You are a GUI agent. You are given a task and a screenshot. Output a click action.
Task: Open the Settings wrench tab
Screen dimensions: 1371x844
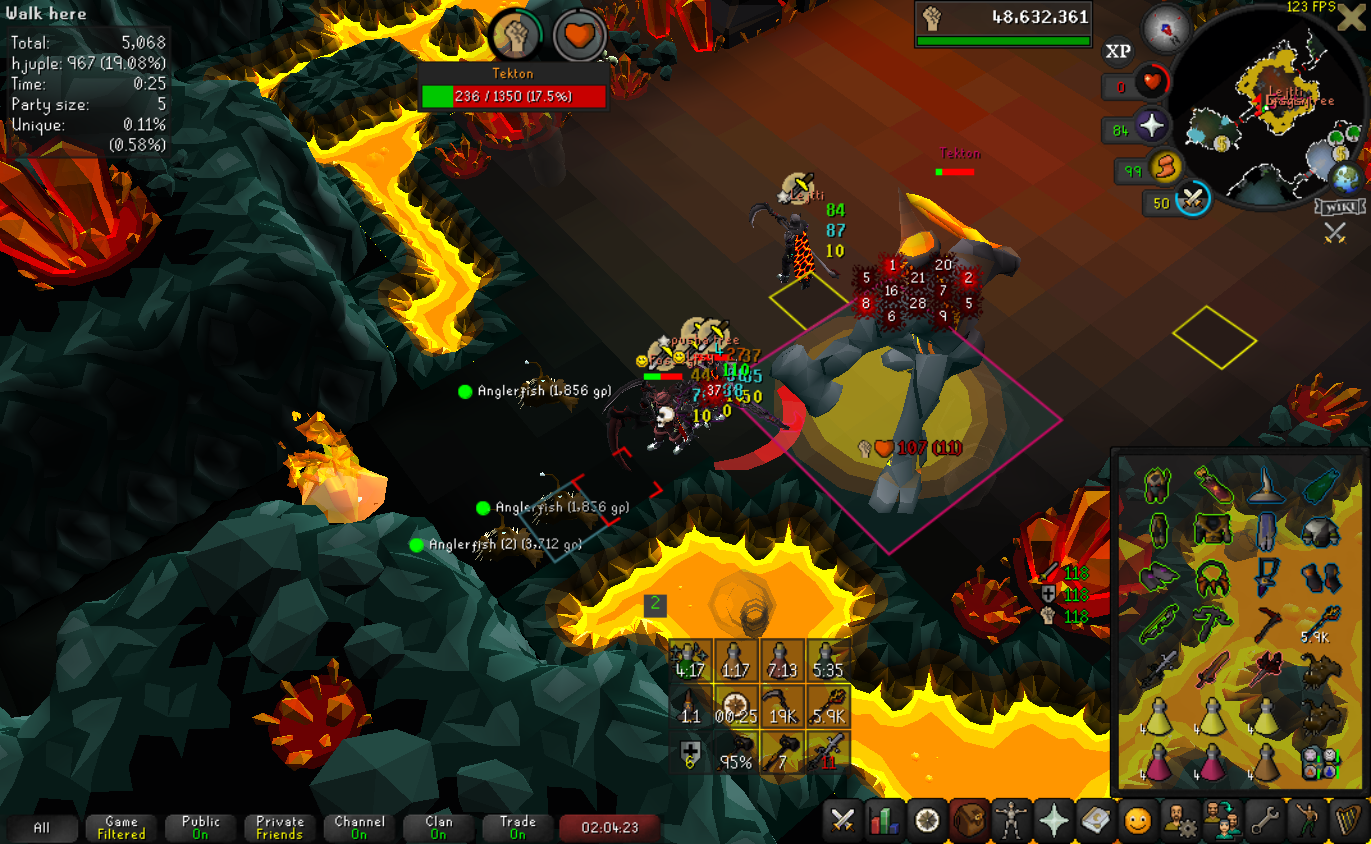(x=1265, y=821)
